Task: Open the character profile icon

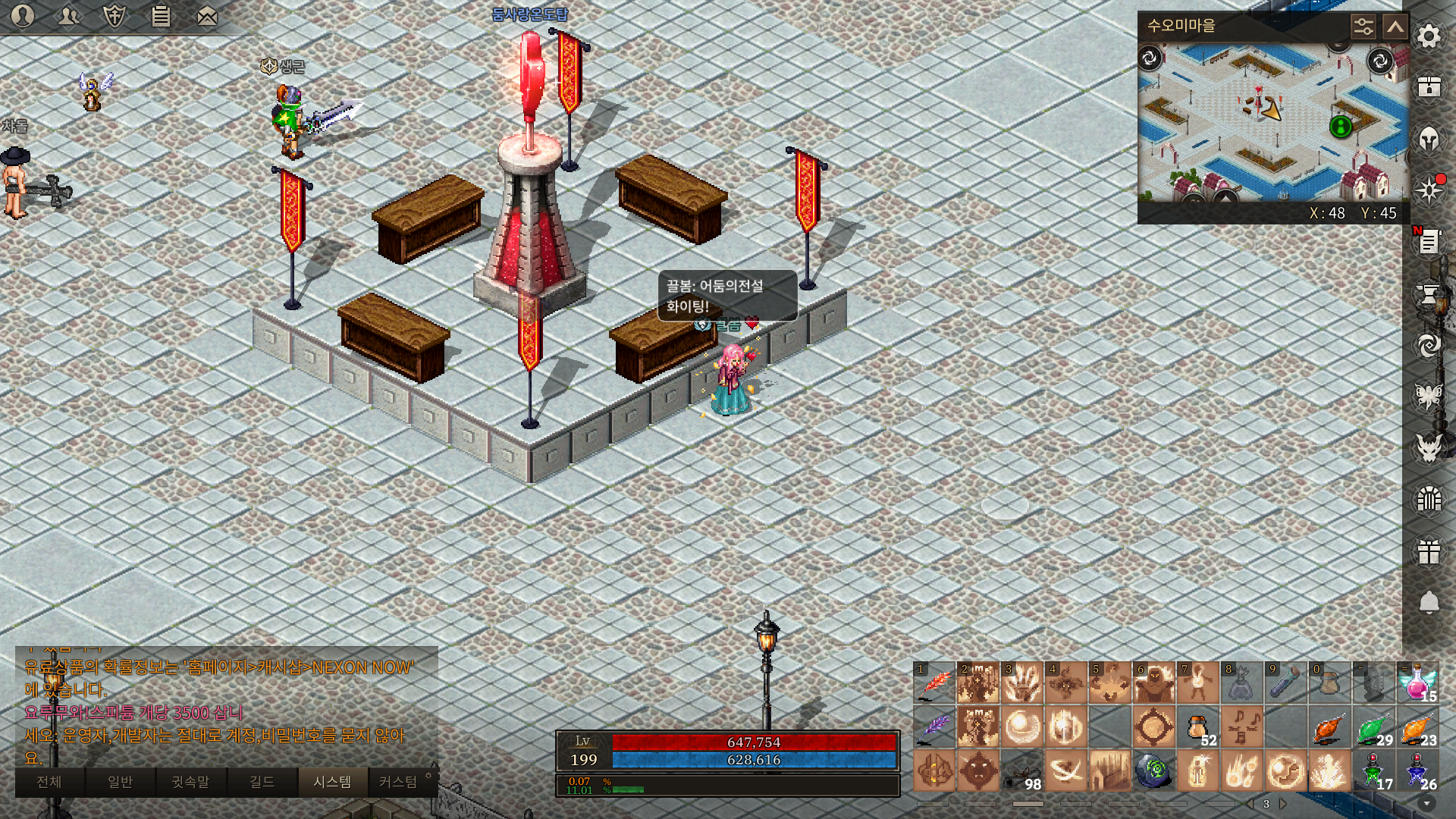Action: (23, 16)
